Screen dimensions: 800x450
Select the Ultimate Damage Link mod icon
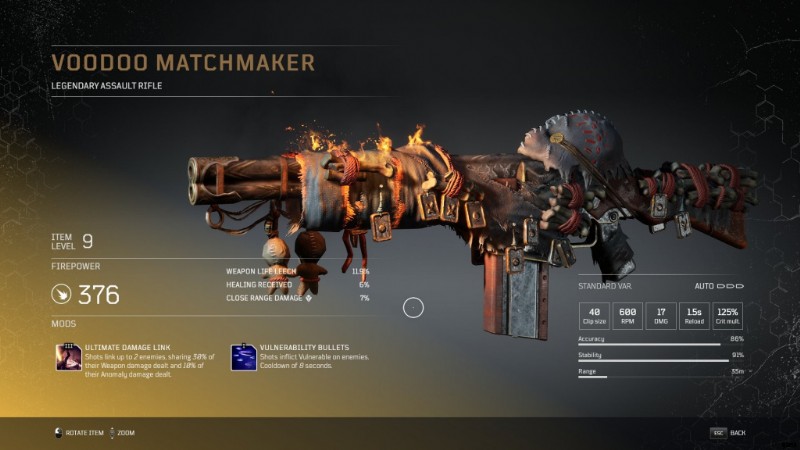point(68,356)
